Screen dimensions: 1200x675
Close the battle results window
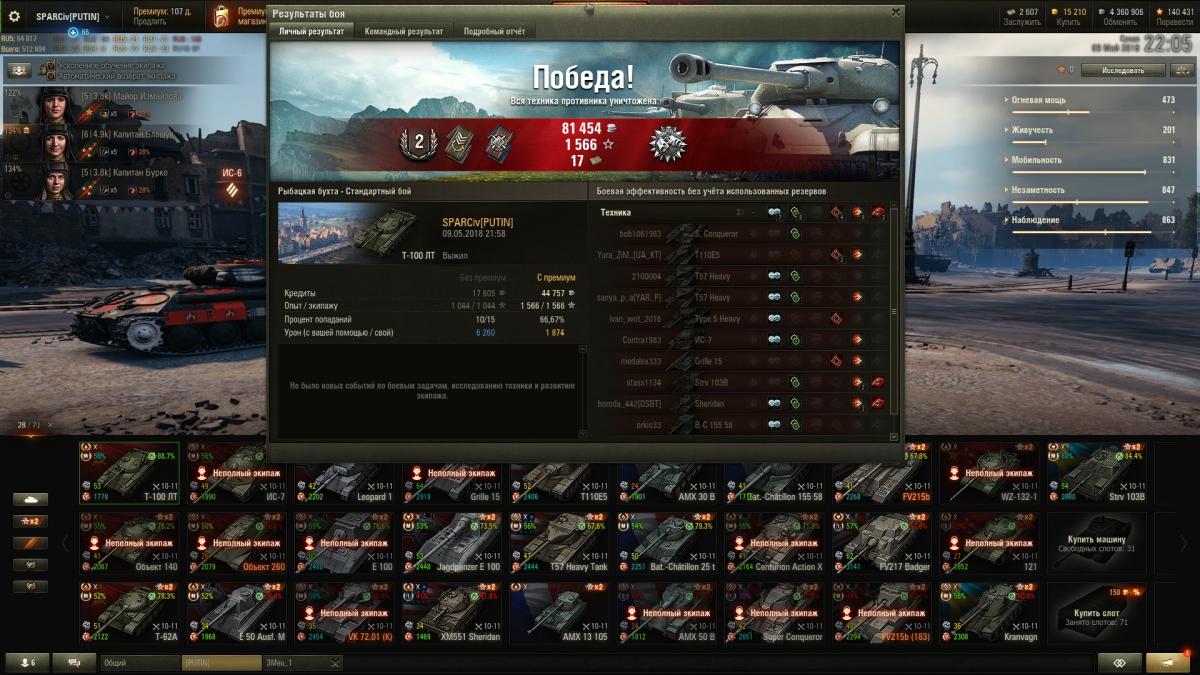895,12
